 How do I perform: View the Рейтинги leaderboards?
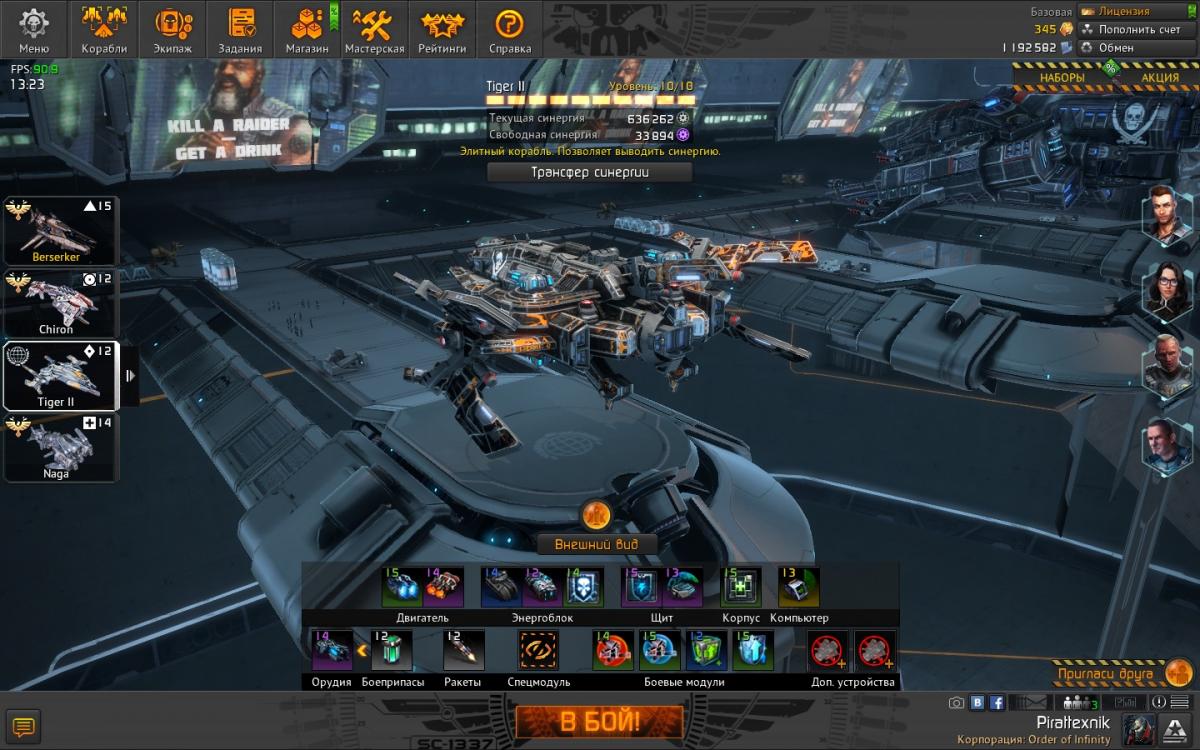pyautogui.click(x=441, y=29)
